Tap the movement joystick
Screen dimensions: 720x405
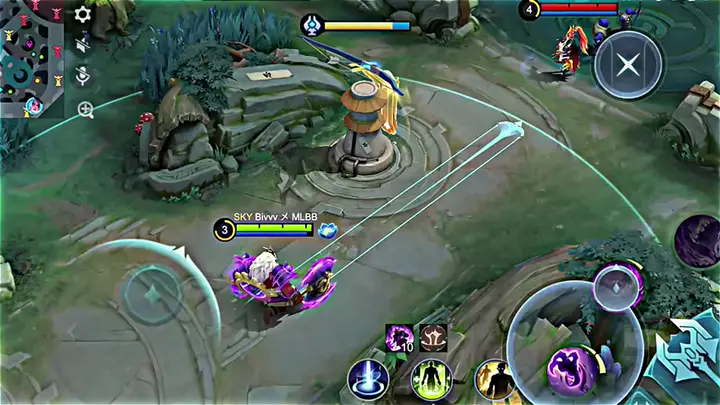(x=152, y=296)
